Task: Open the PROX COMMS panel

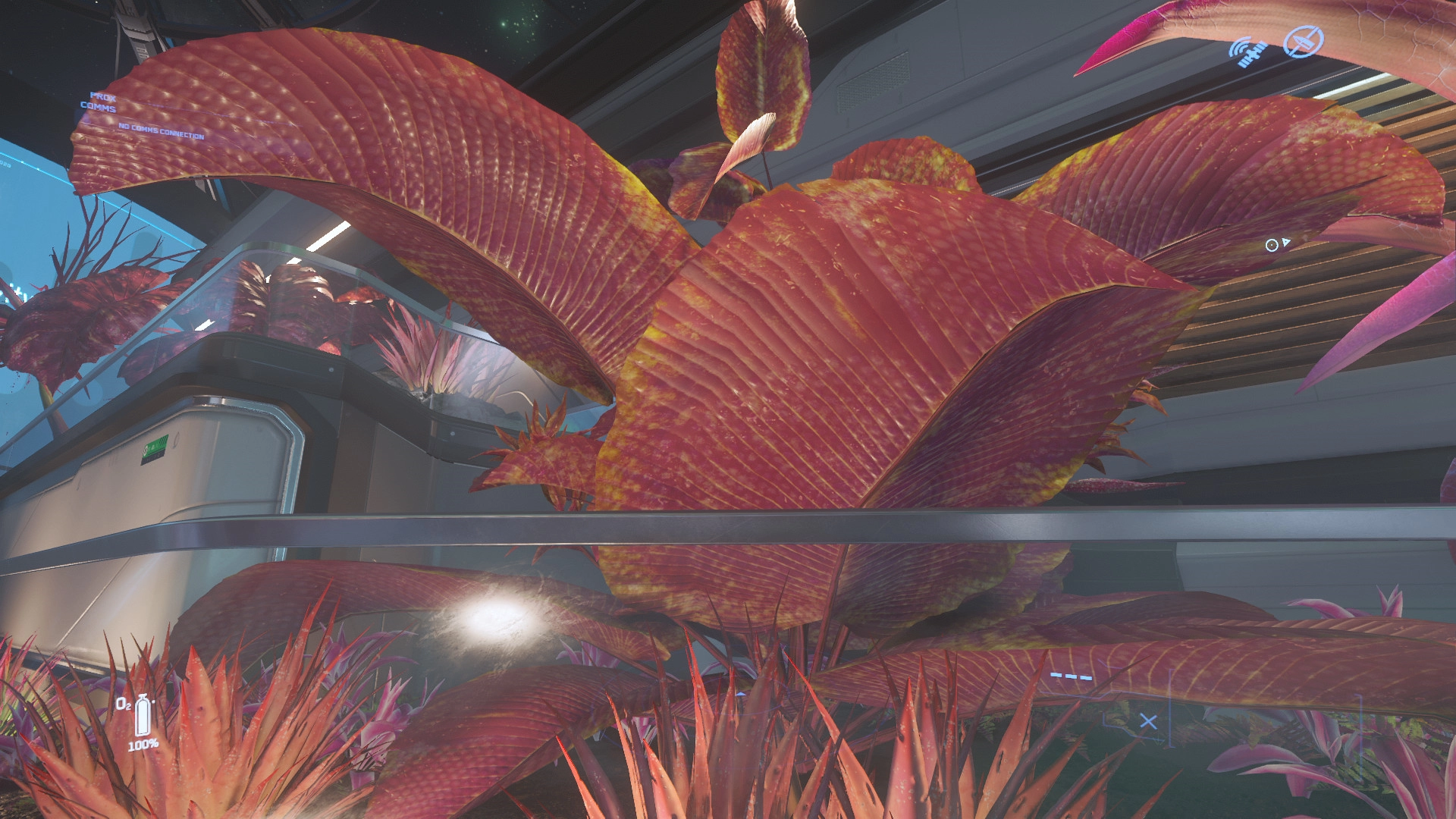Action: (99, 102)
